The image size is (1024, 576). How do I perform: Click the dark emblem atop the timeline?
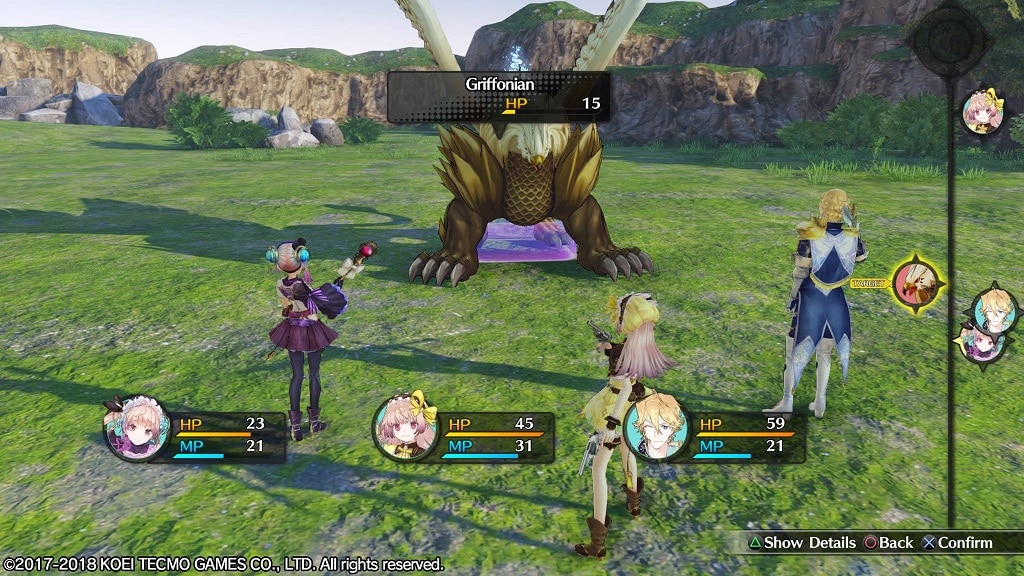(948, 40)
